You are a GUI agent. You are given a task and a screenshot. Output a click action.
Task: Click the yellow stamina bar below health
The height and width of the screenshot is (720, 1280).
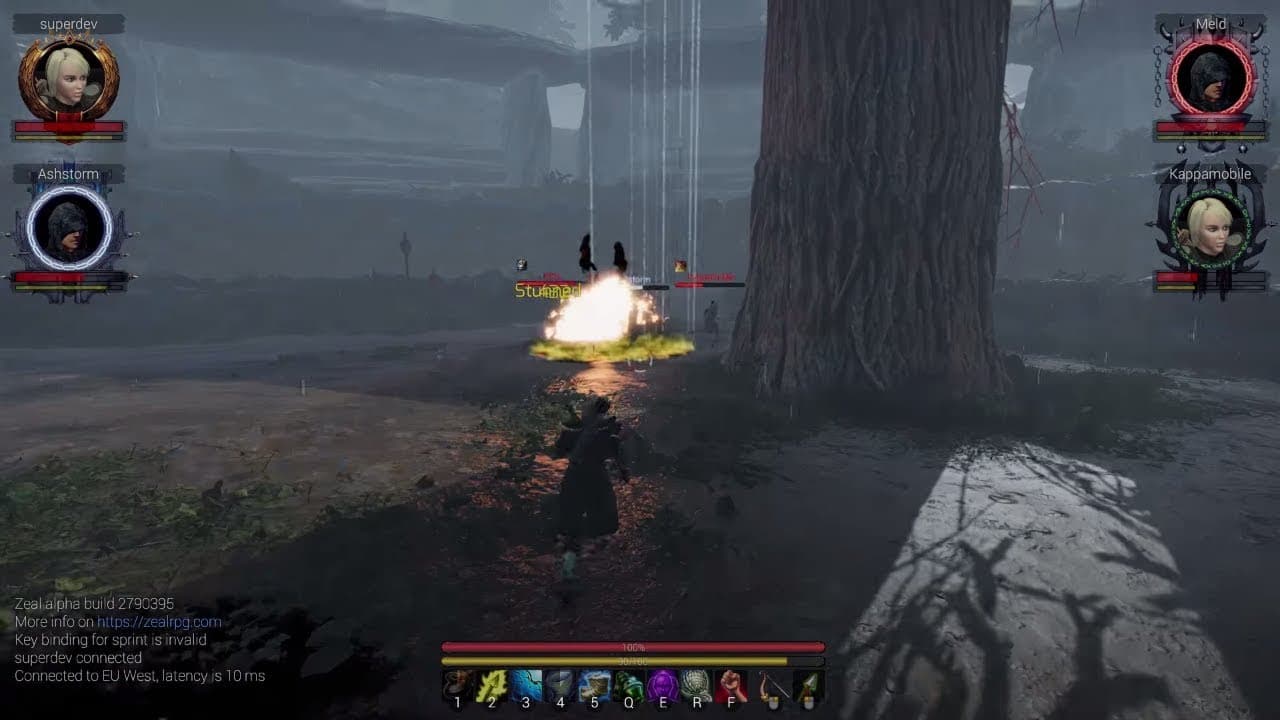coord(635,662)
